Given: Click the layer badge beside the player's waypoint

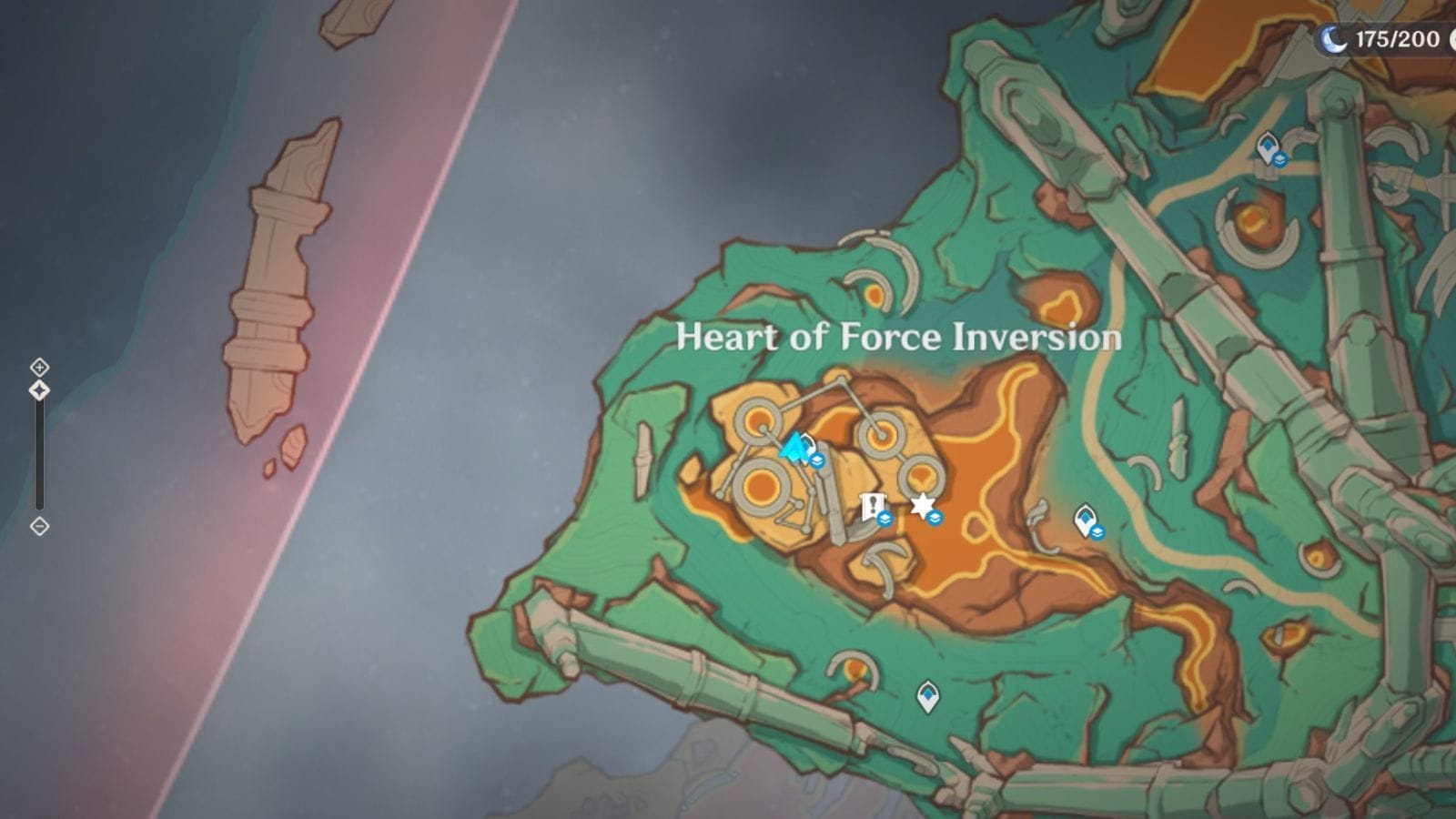Looking at the screenshot, I should [x=817, y=459].
